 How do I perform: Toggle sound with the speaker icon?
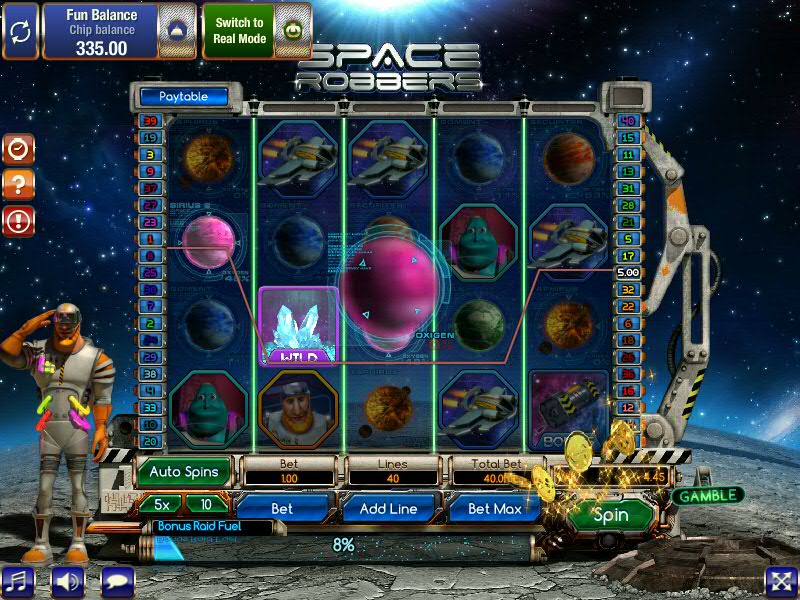[x=68, y=581]
